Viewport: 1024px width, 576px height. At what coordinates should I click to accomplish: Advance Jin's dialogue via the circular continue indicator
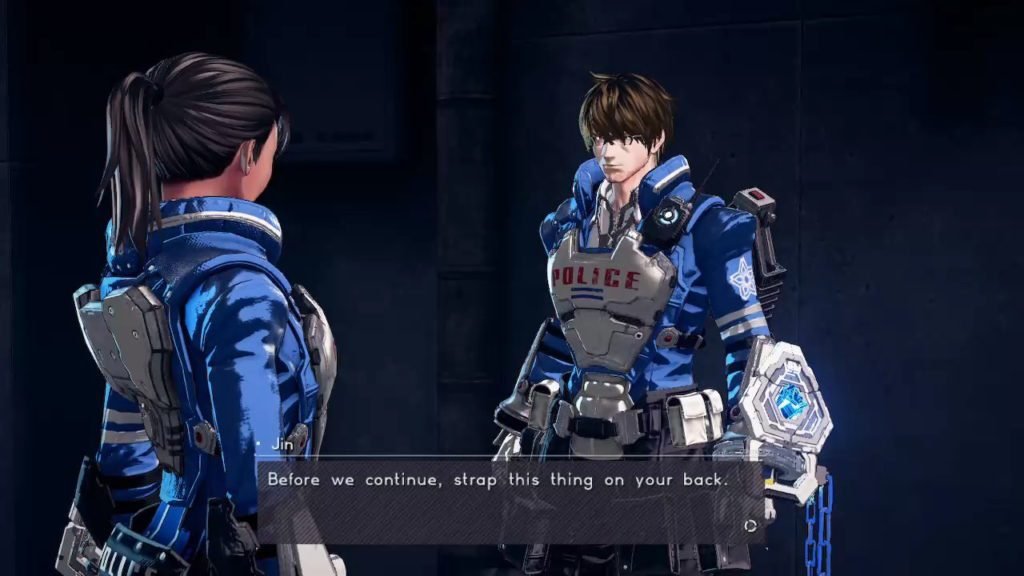749,525
